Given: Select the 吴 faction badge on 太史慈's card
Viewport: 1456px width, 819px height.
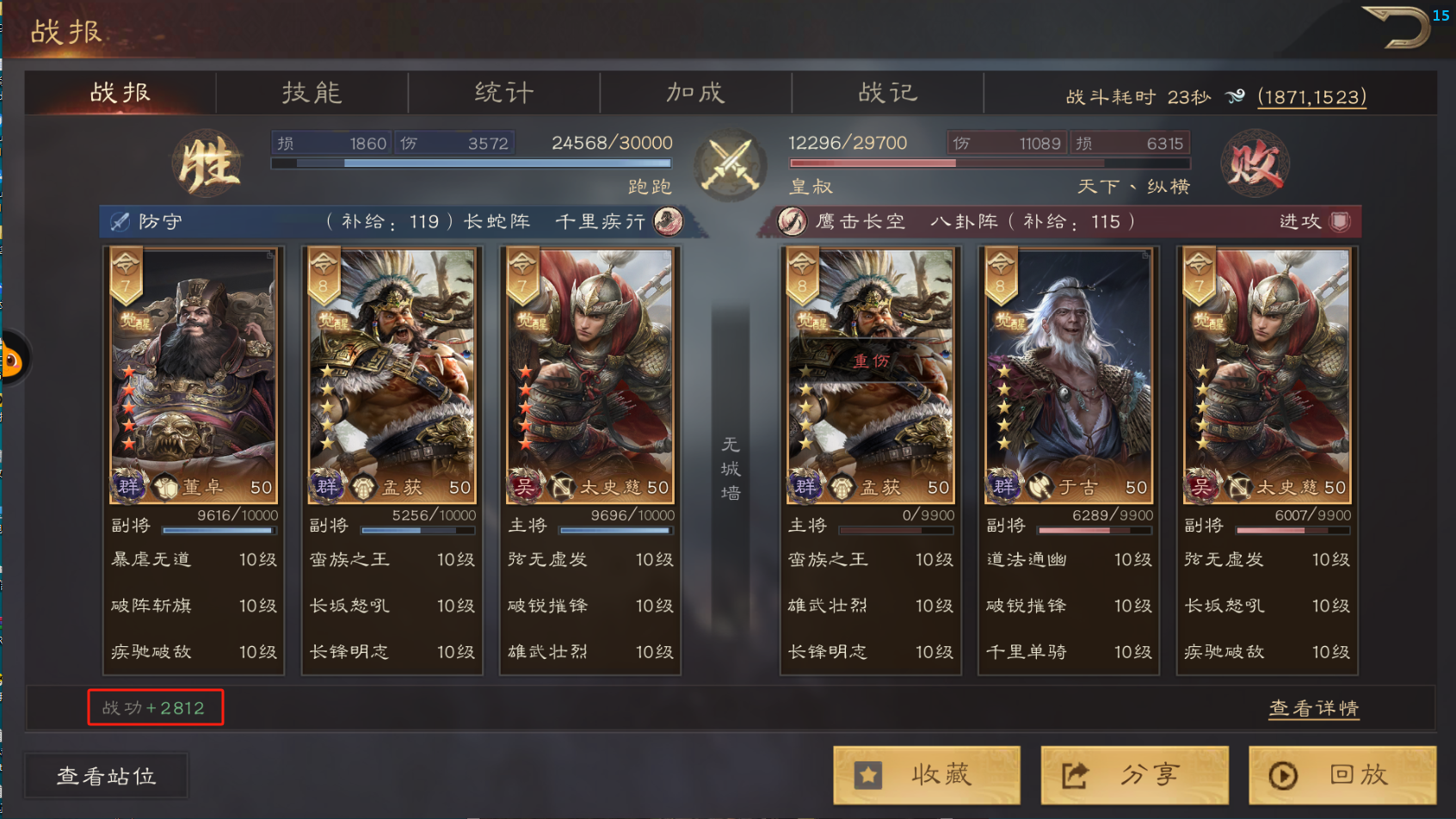Looking at the screenshot, I should point(525,486).
